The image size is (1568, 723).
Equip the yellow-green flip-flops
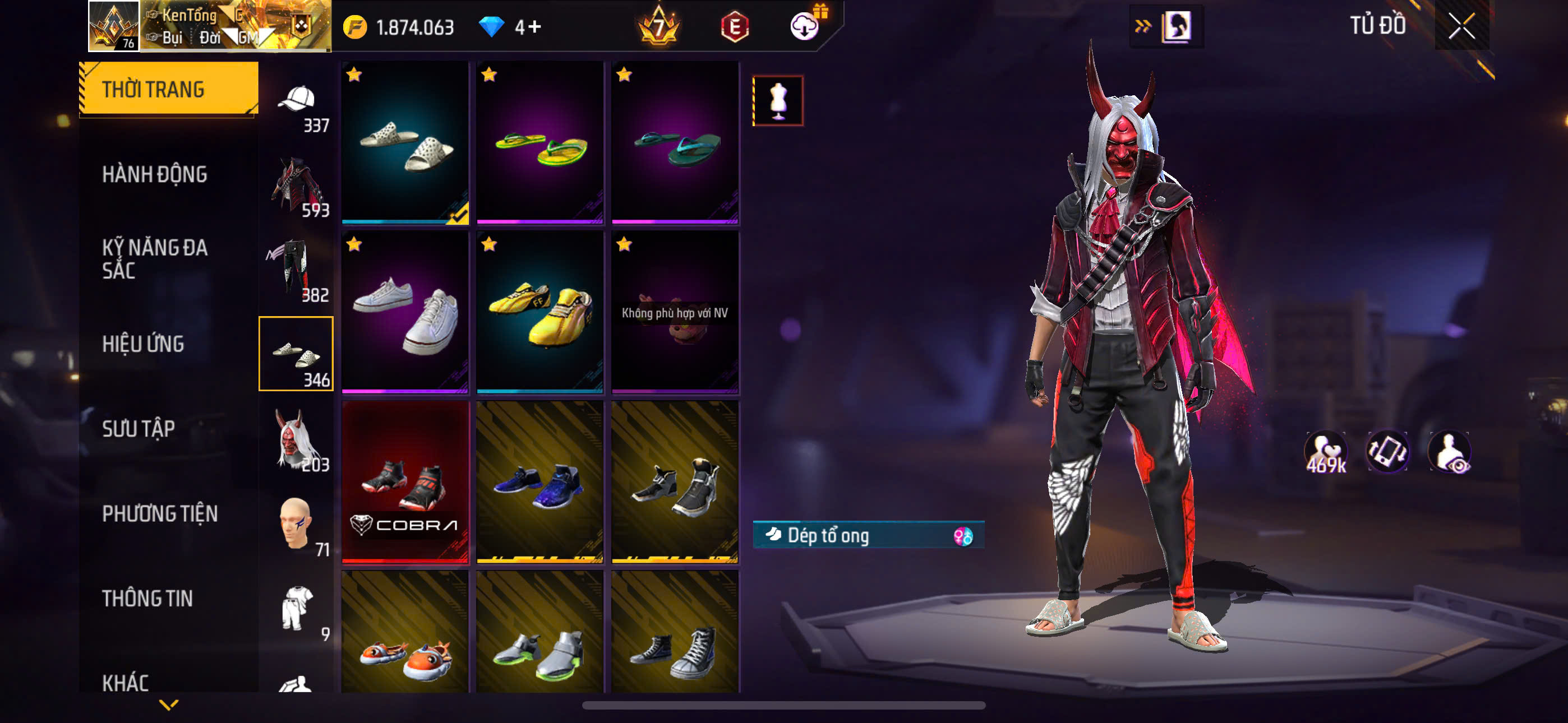point(540,143)
